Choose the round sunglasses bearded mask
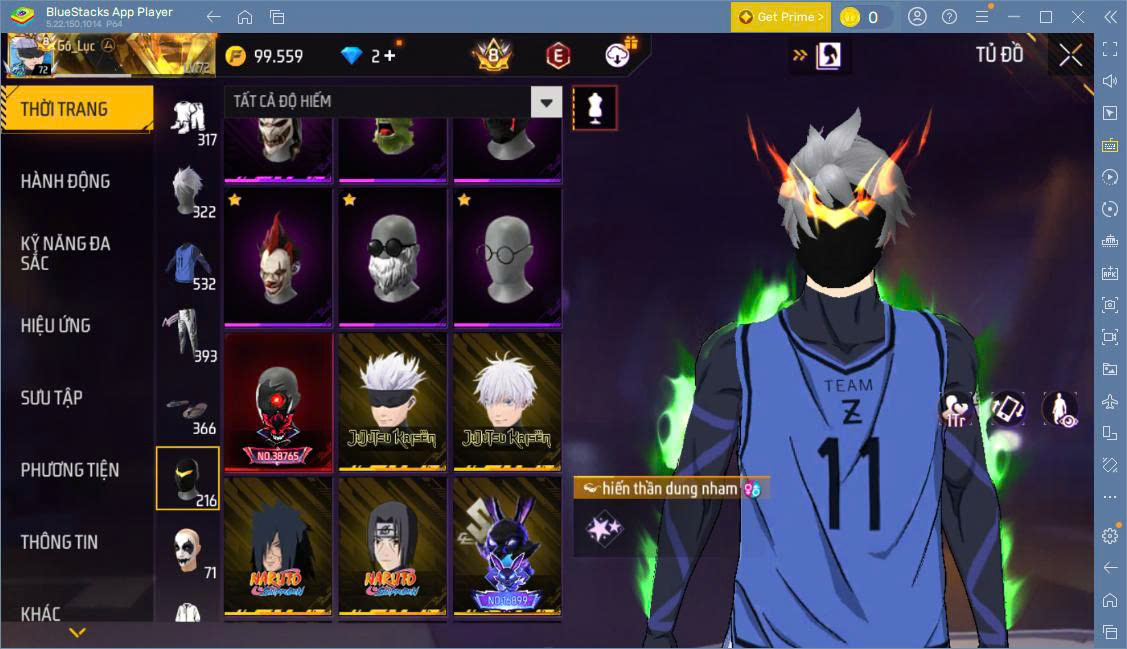This screenshot has width=1127, height=649. point(394,257)
